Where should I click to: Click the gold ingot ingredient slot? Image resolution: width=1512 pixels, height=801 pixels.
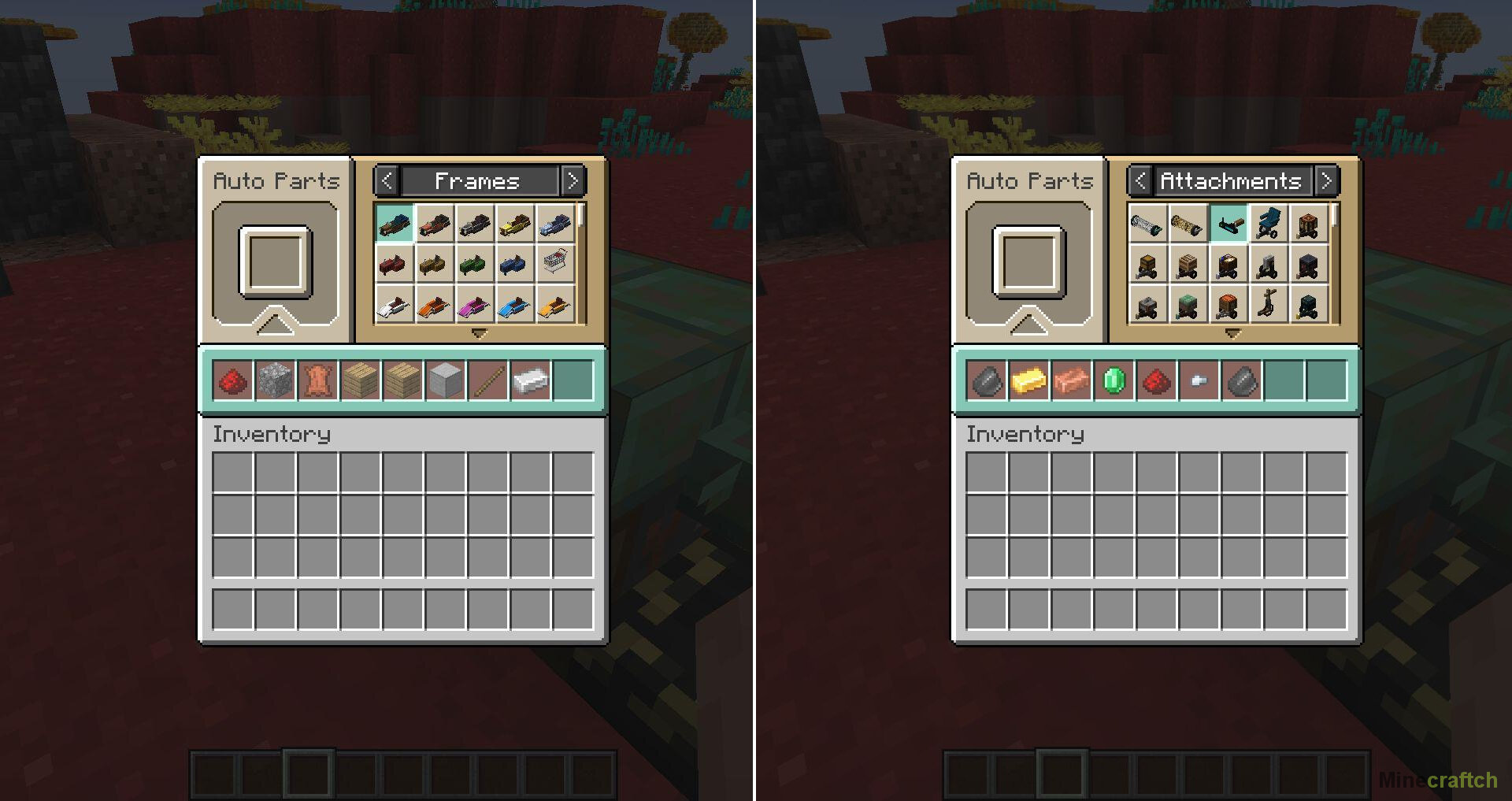(x=1029, y=381)
